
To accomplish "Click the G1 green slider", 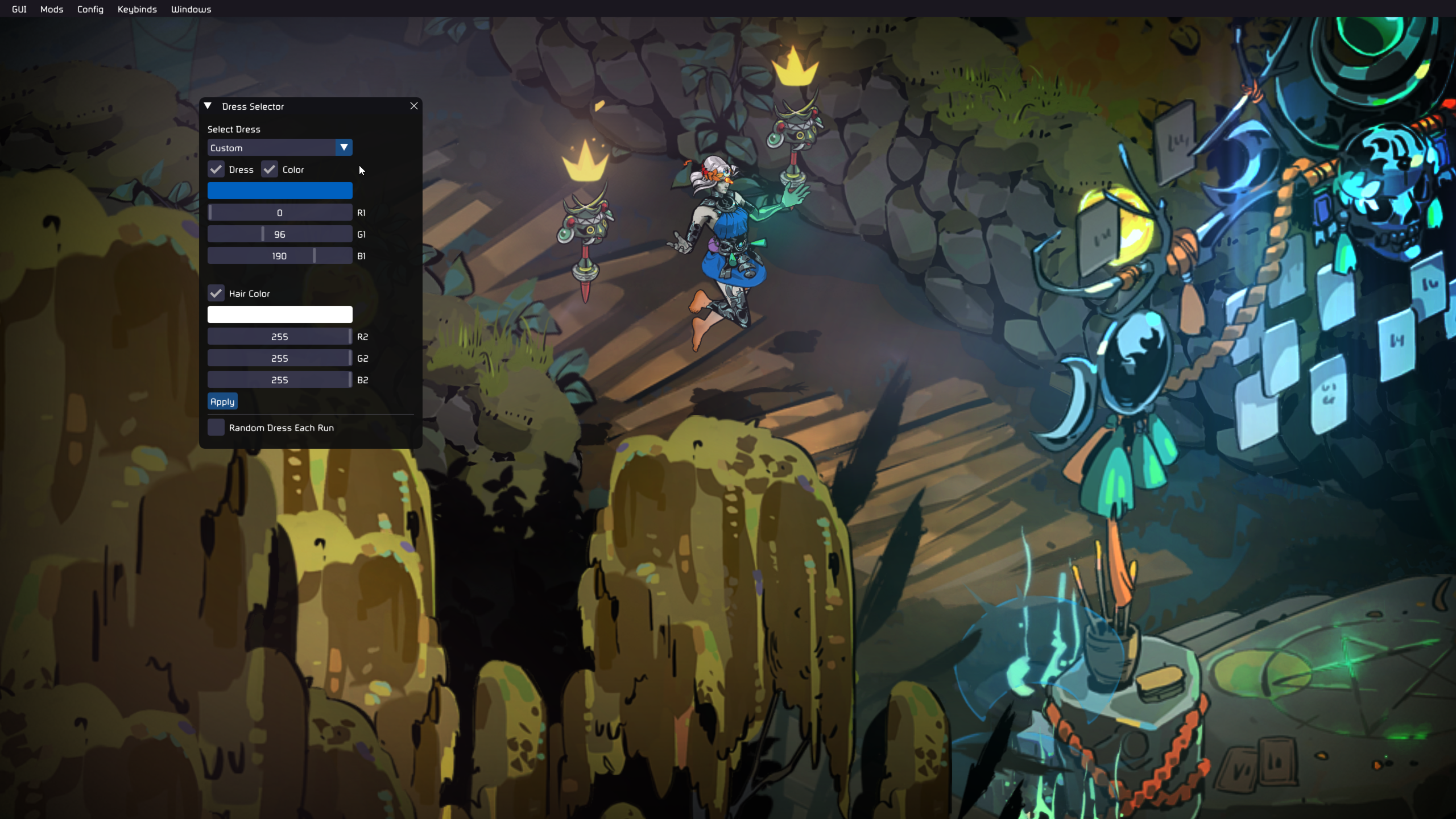I will (x=280, y=234).
